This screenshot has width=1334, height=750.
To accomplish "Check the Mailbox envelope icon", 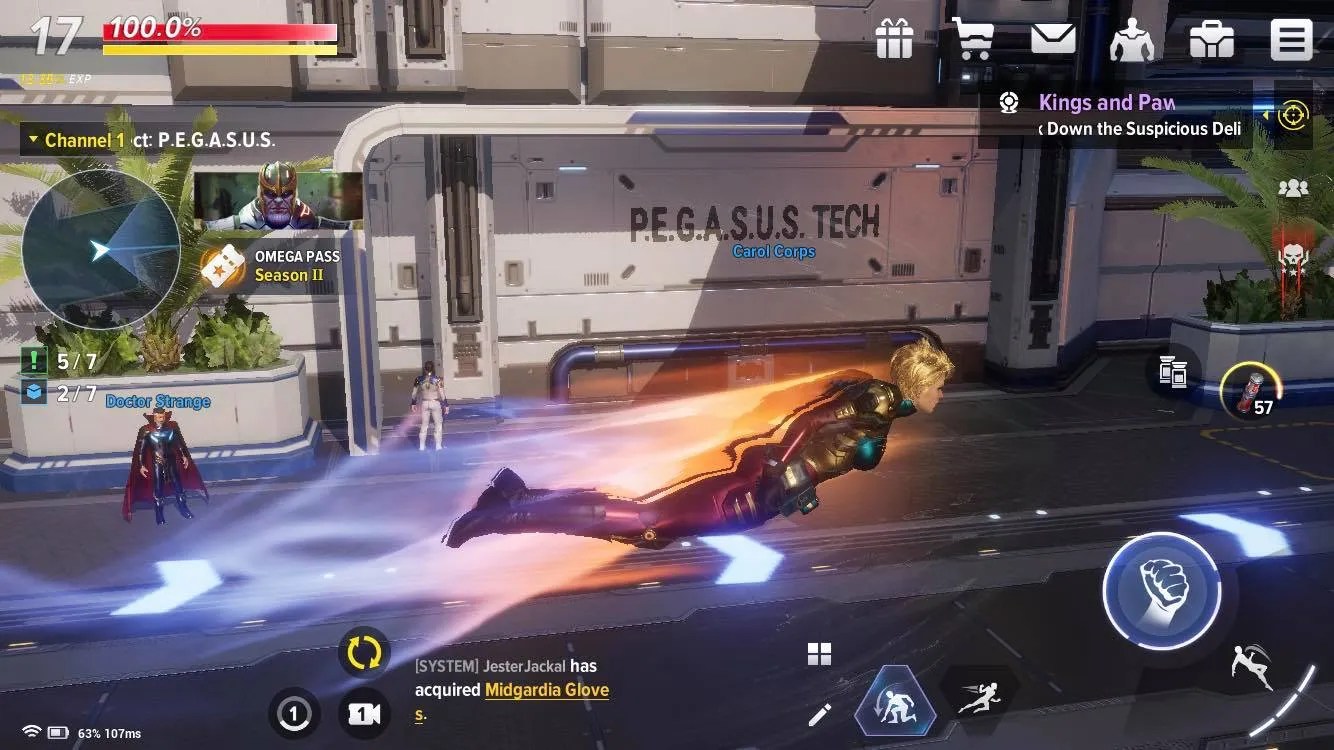I will tap(1053, 38).
